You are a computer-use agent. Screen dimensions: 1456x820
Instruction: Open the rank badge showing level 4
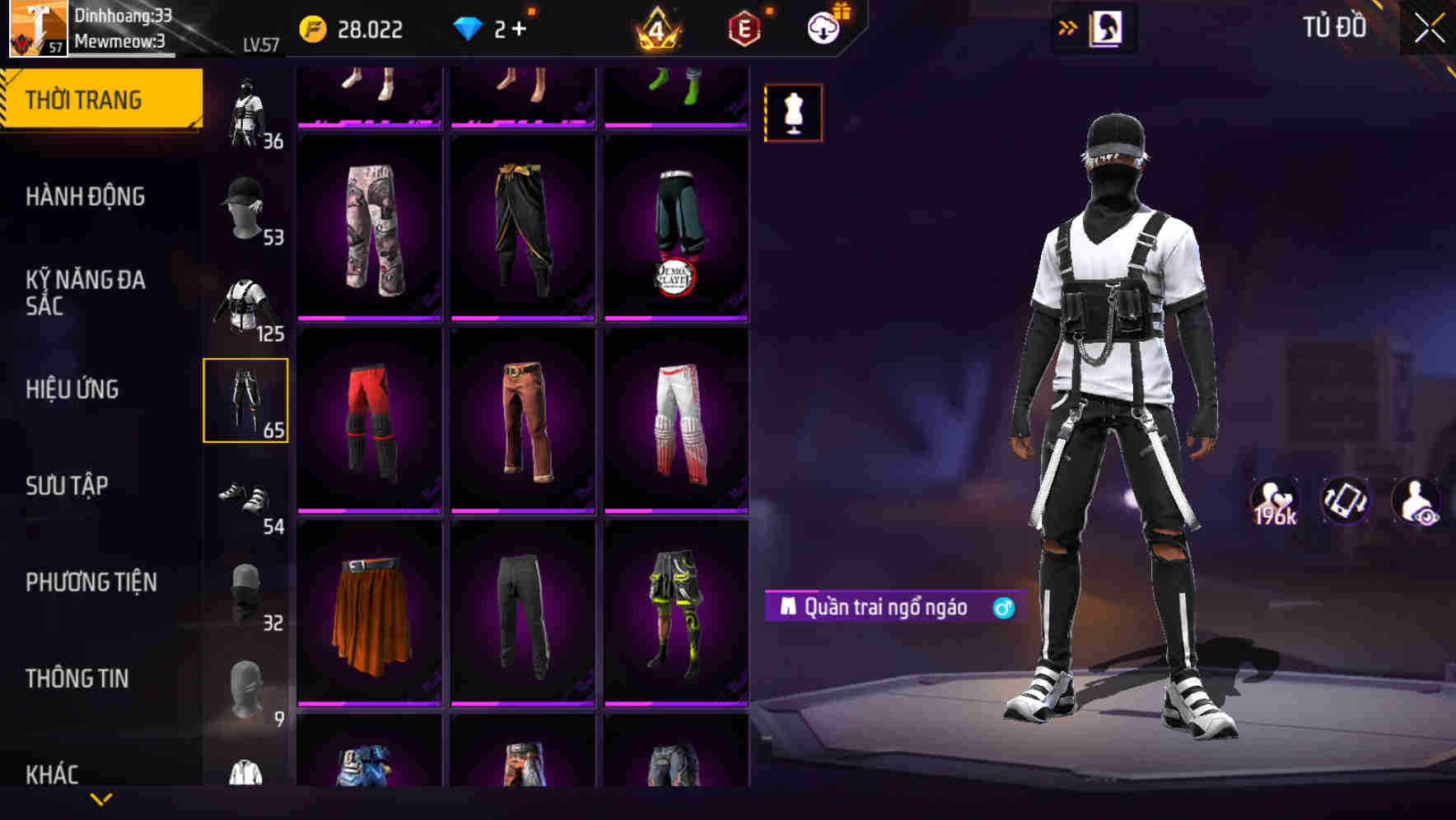tap(655, 29)
